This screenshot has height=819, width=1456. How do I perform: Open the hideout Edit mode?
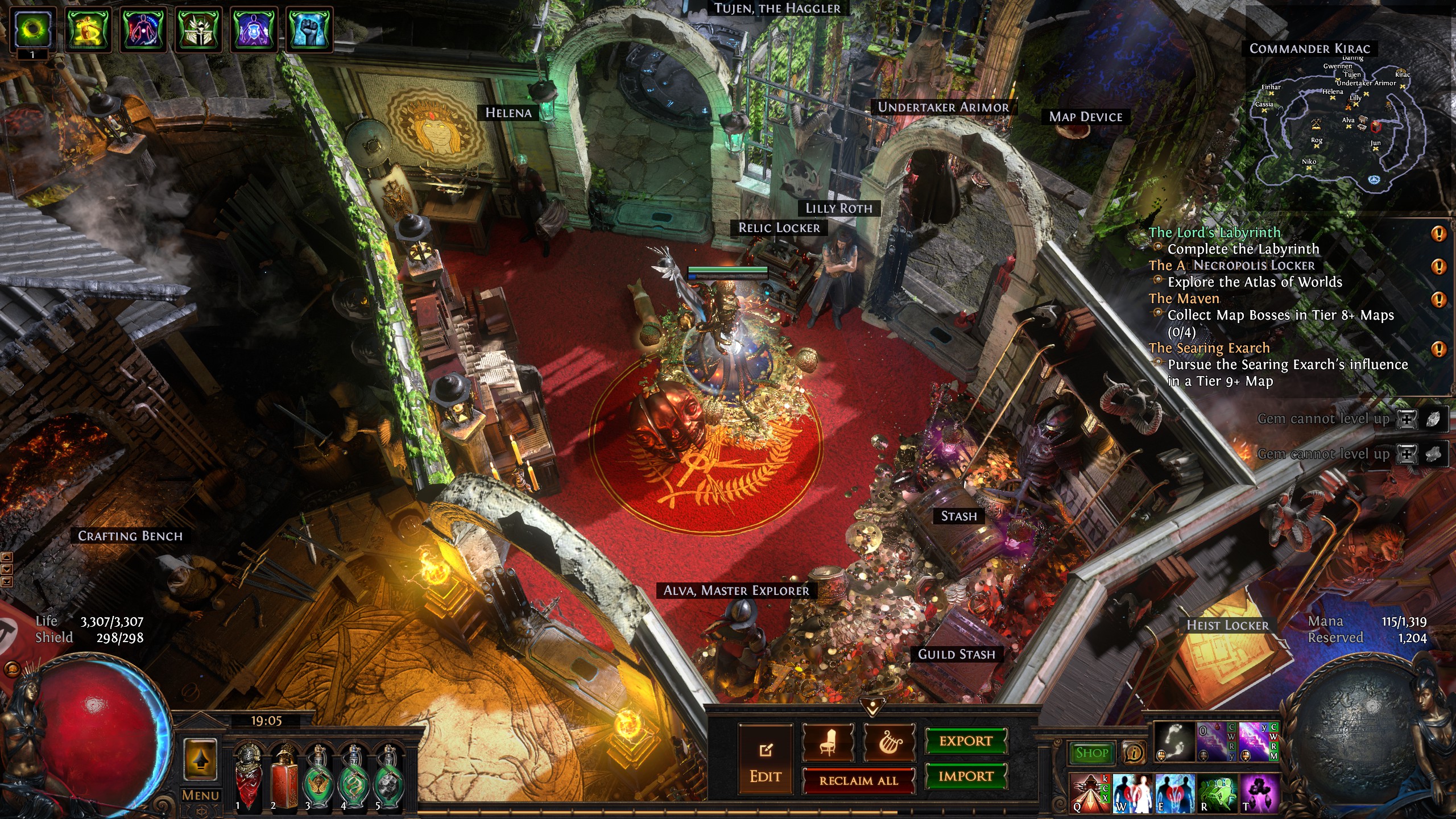tap(765, 759)
